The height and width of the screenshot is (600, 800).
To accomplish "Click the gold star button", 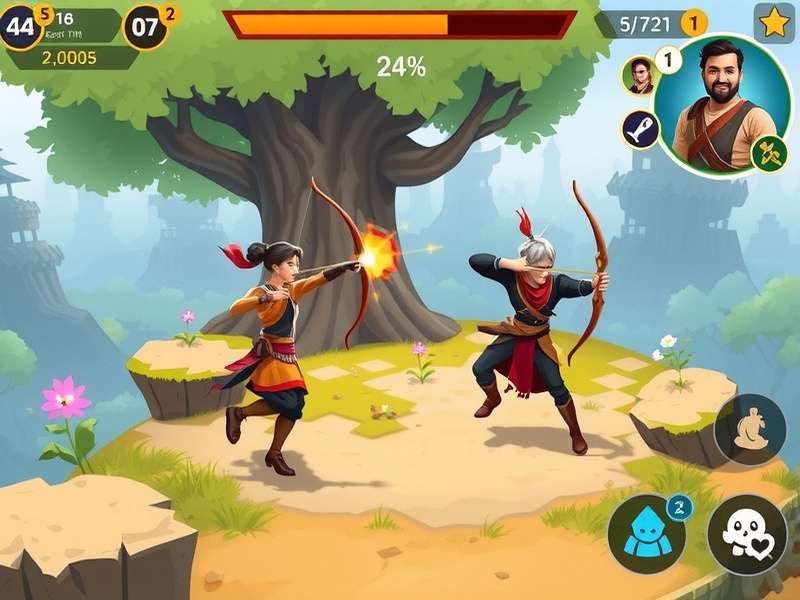I will click(x=773, y=22).
